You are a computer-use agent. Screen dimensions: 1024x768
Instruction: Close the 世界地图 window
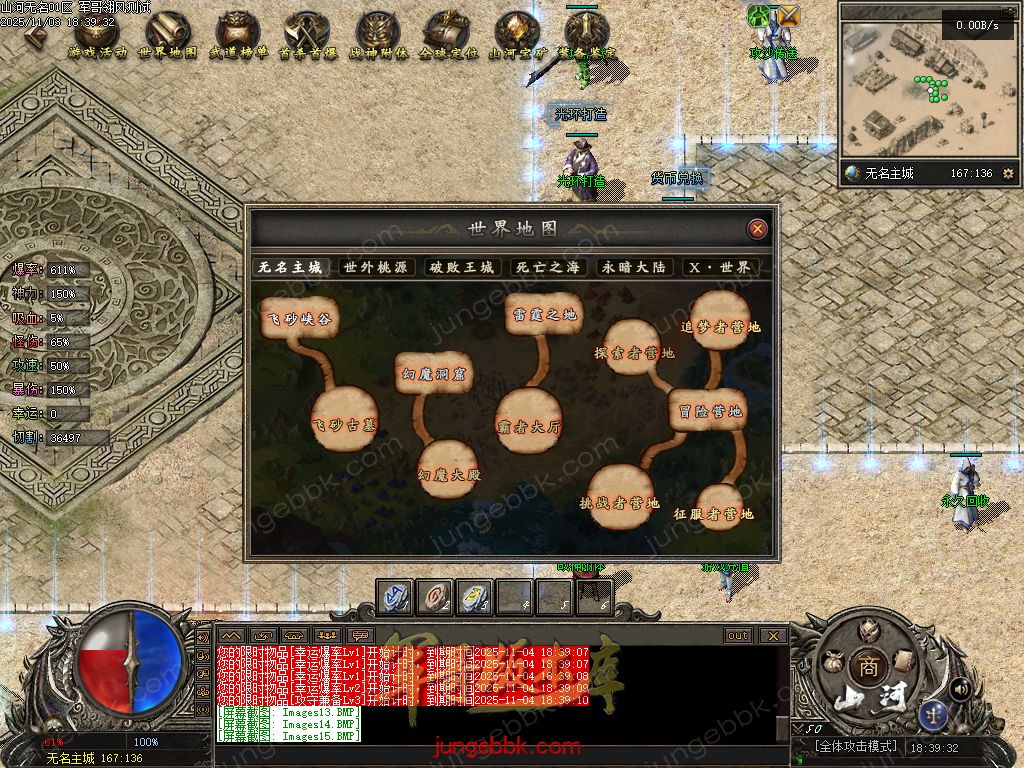pyautogui.click(x=758, y=229)
